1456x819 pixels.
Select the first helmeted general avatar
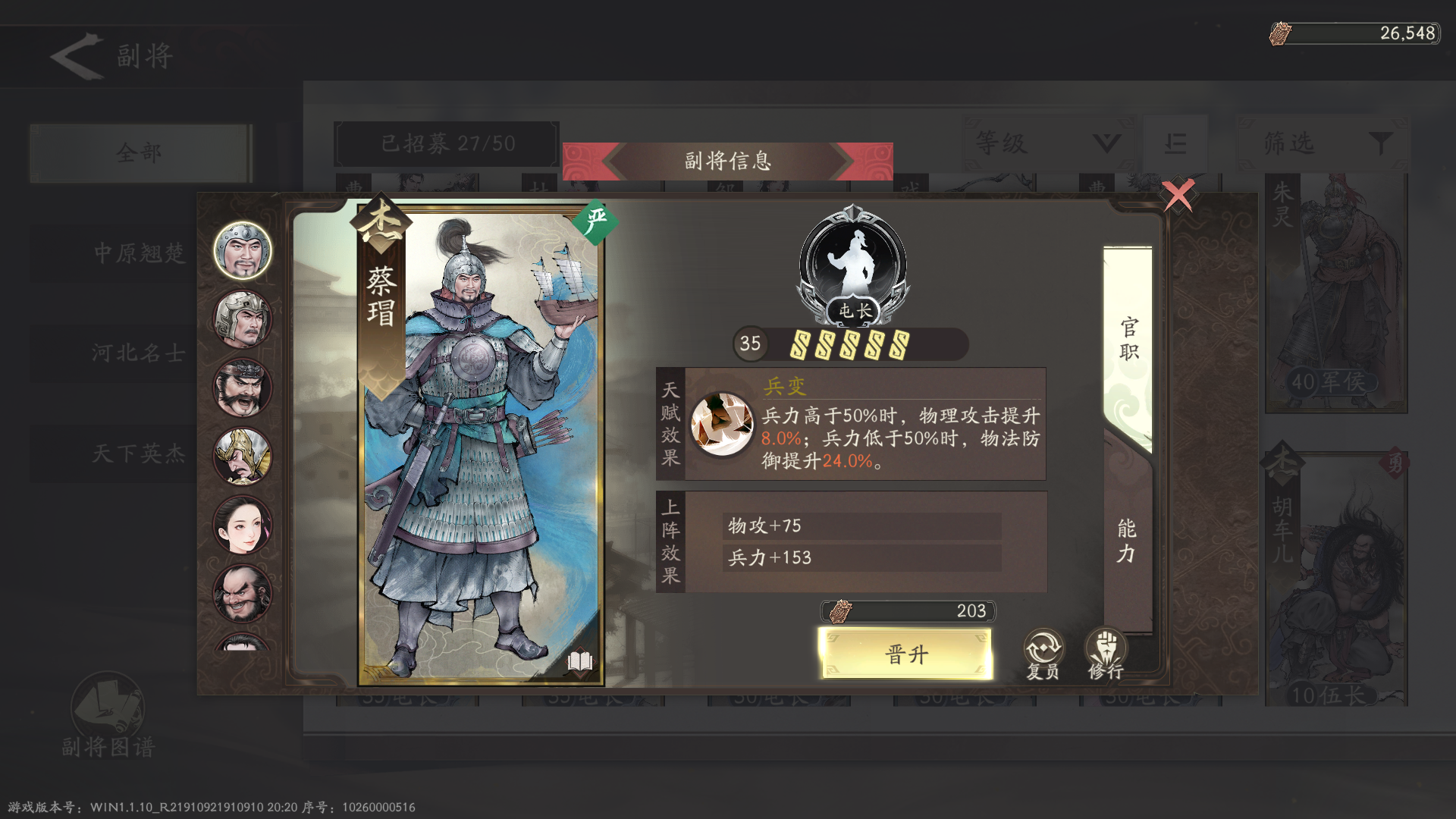(x=243, y=250)
